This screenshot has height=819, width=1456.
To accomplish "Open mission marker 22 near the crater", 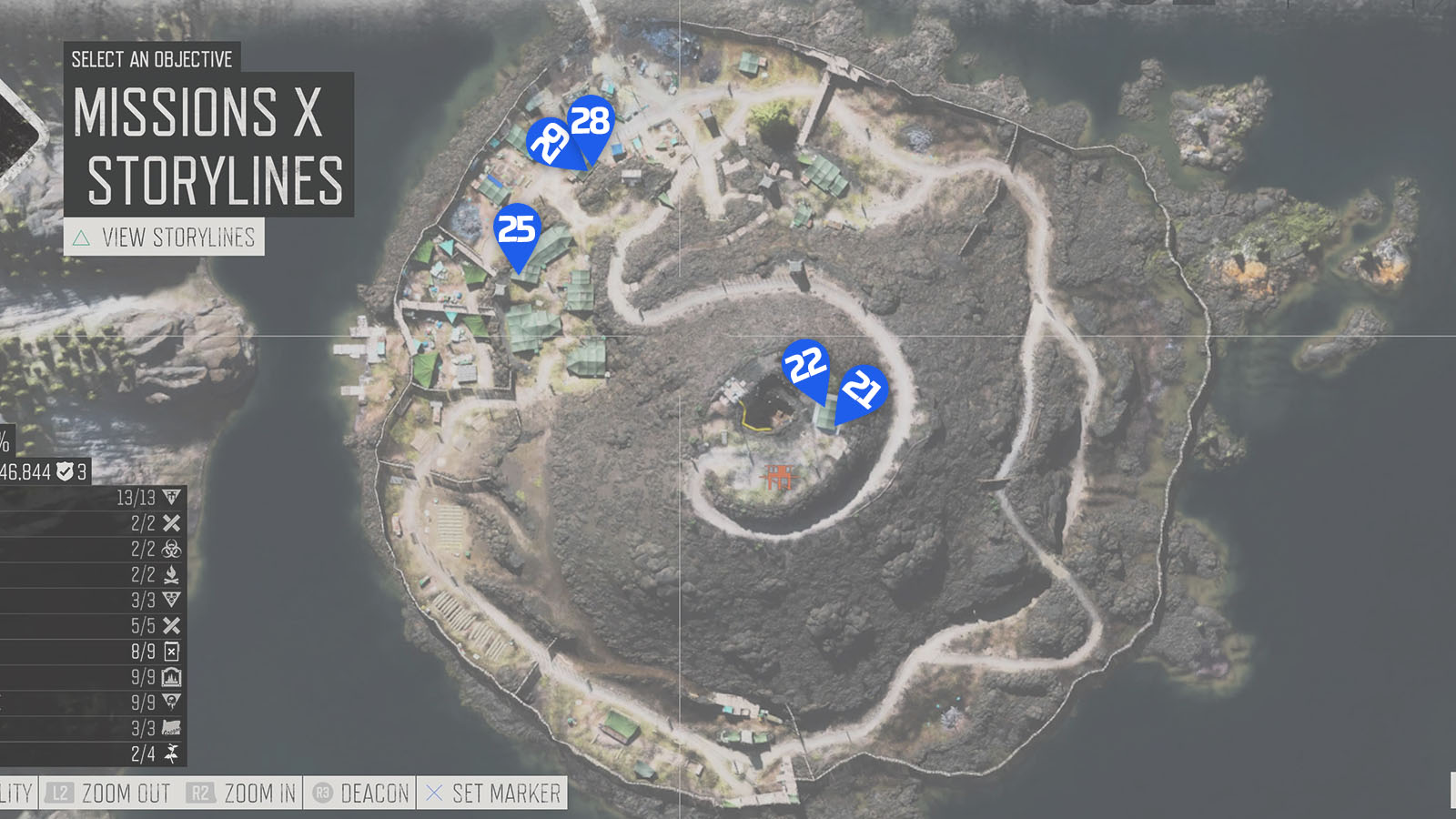I will (x=805, y=364).
